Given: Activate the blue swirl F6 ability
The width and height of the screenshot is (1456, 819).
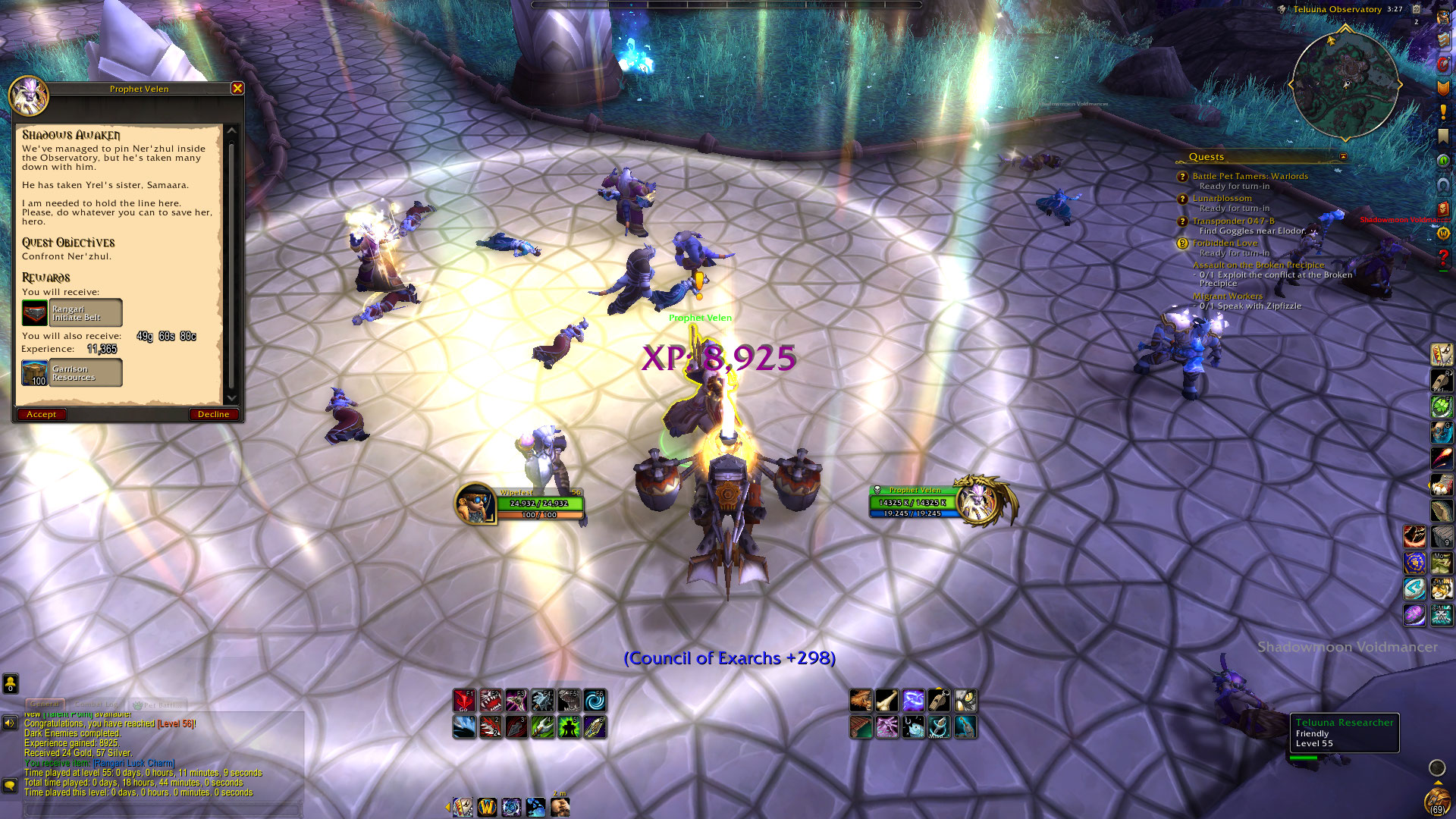Looking at the screenshot, I should tap(595, 701).
